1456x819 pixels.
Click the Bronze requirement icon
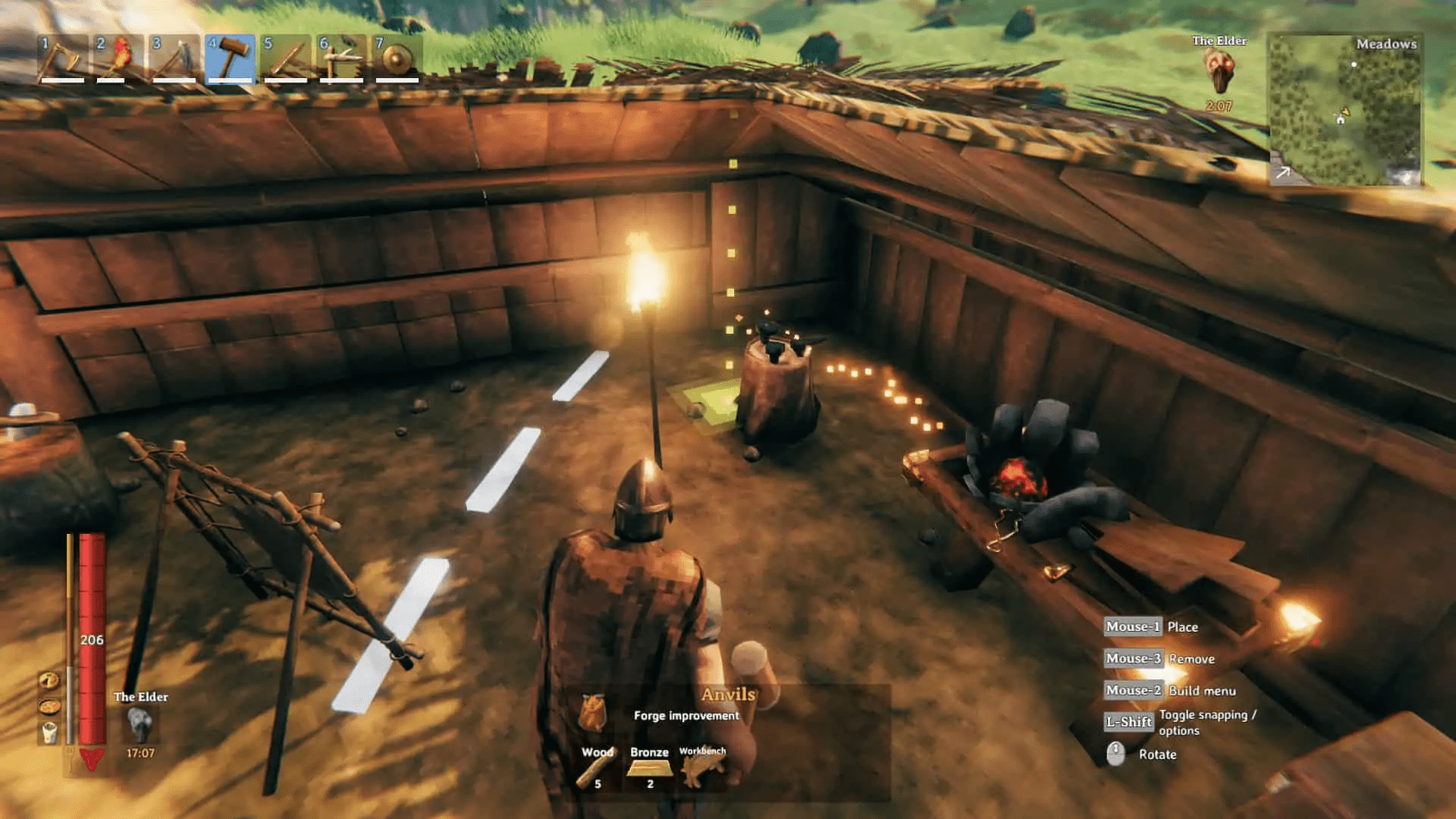(649, 769)
